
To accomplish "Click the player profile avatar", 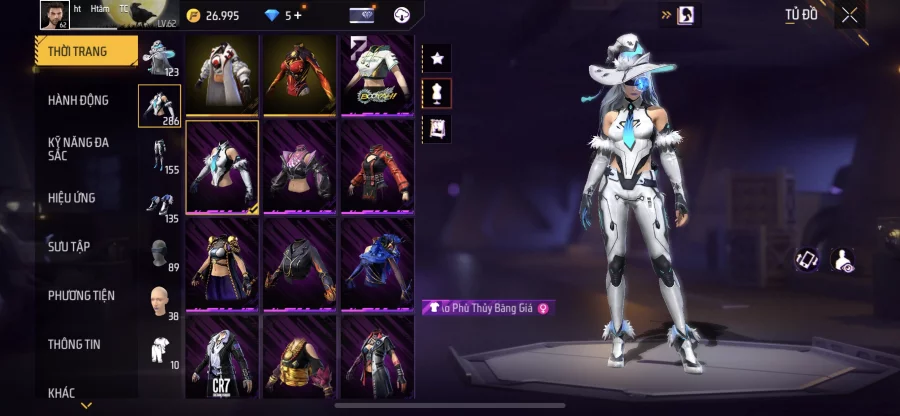I will click(x=53, y=14).
